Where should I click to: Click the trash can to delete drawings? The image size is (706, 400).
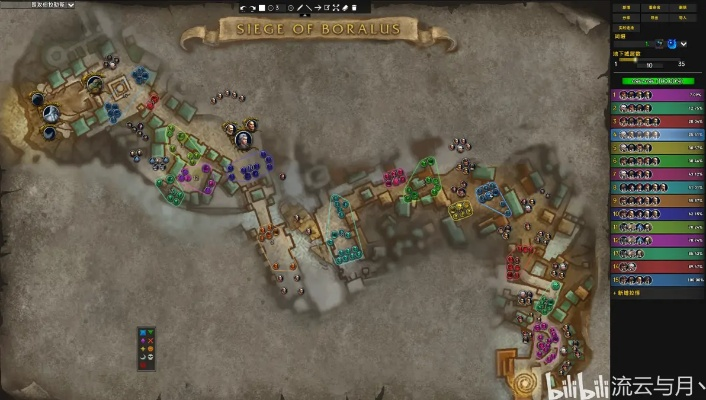(x=353, y=8)
